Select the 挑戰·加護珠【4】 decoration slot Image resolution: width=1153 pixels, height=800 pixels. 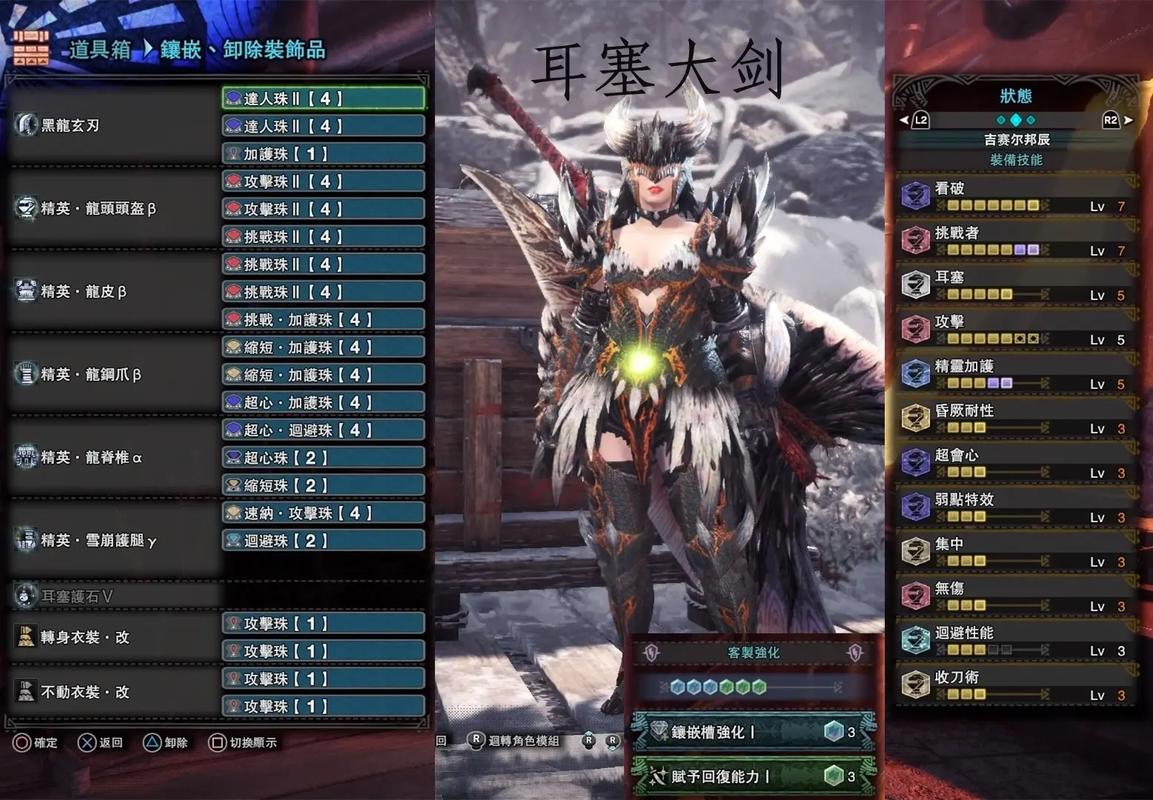point(323,320)
